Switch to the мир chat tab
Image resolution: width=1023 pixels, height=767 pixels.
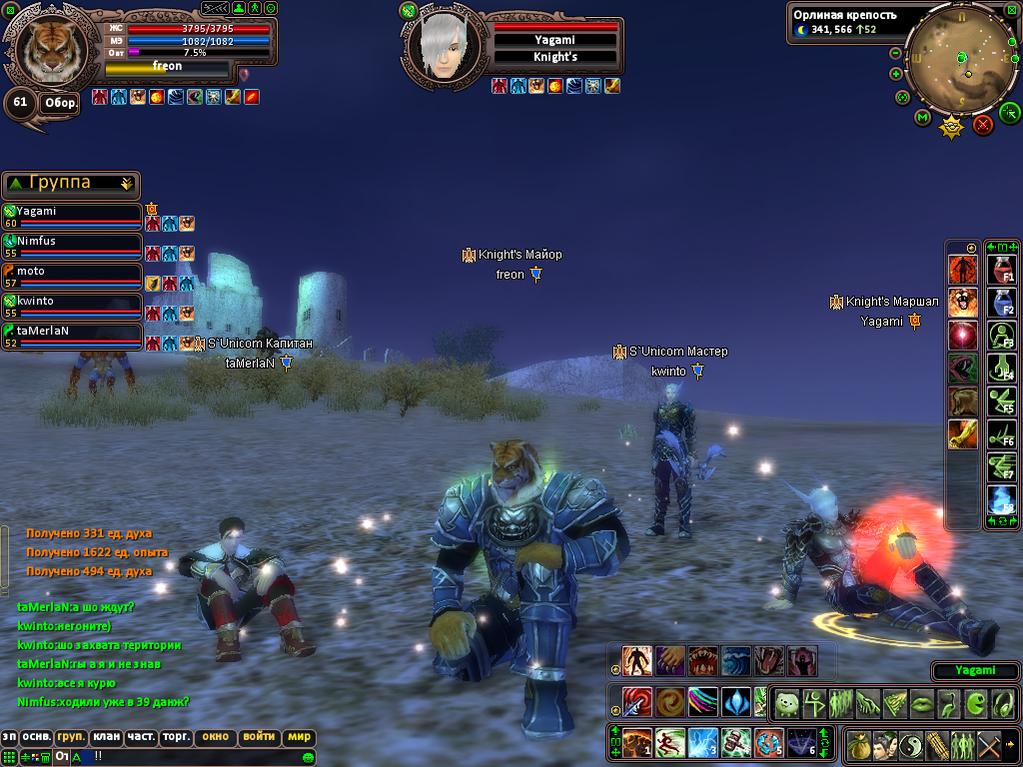click(x=299, y=737)
